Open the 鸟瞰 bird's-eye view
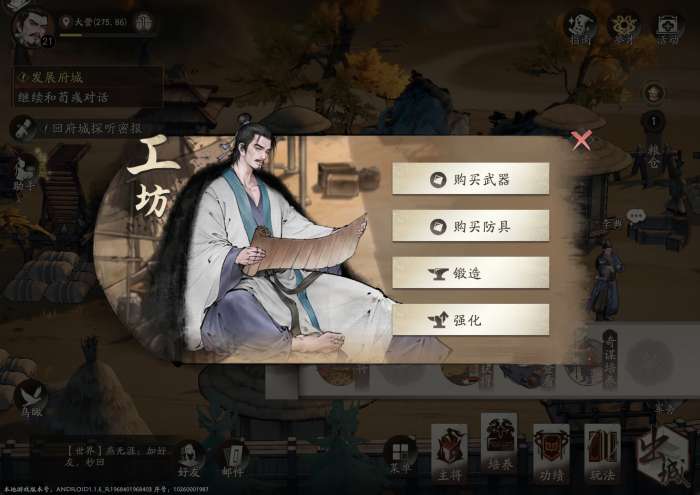The width and height of the screenshot is (700, 495). tap(30, 396)
